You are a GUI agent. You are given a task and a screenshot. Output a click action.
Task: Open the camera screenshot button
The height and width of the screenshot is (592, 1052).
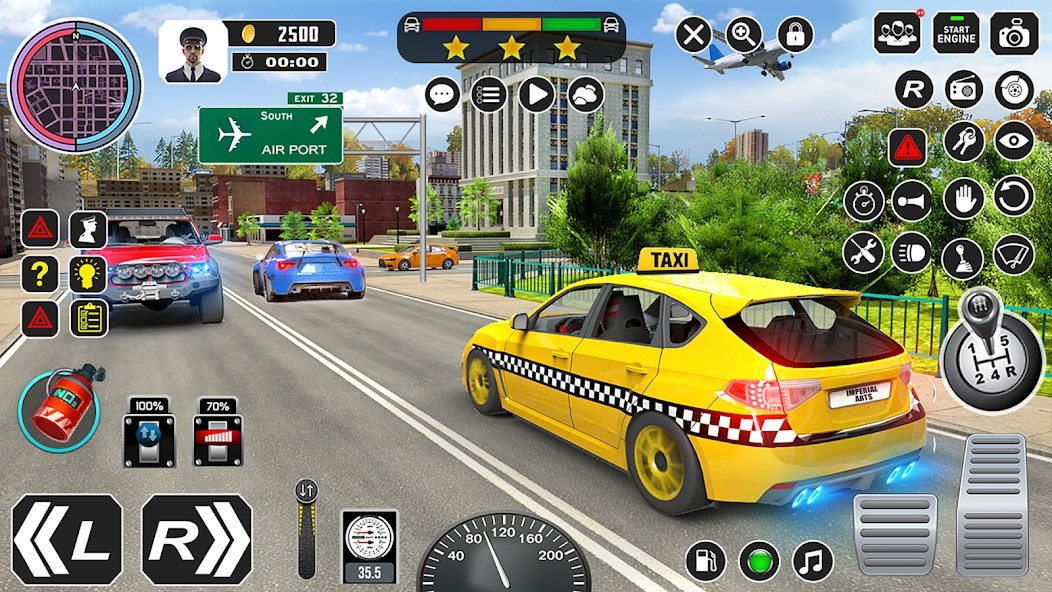click(1014, 34)
